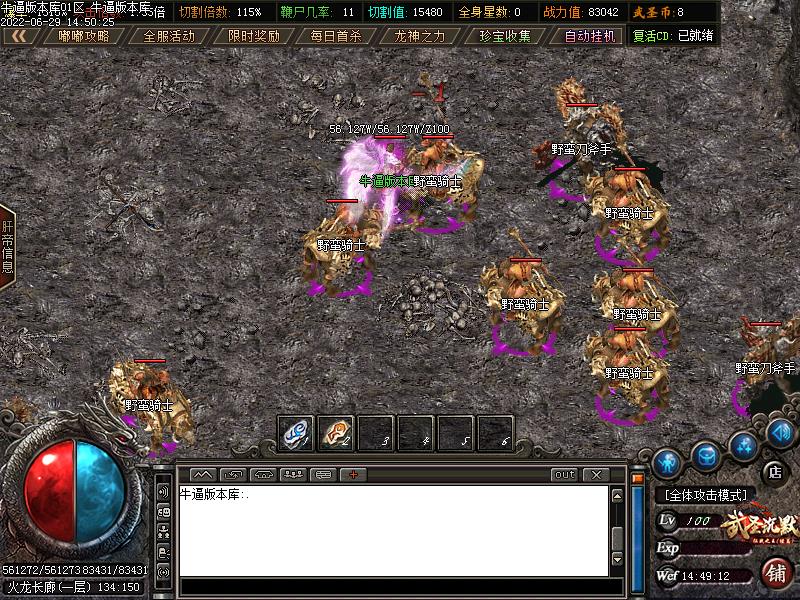Image resolution: width=800 pixels, height=600 pixels.
Task: Close the chat window with the X button
Action: tap(595, 474)
